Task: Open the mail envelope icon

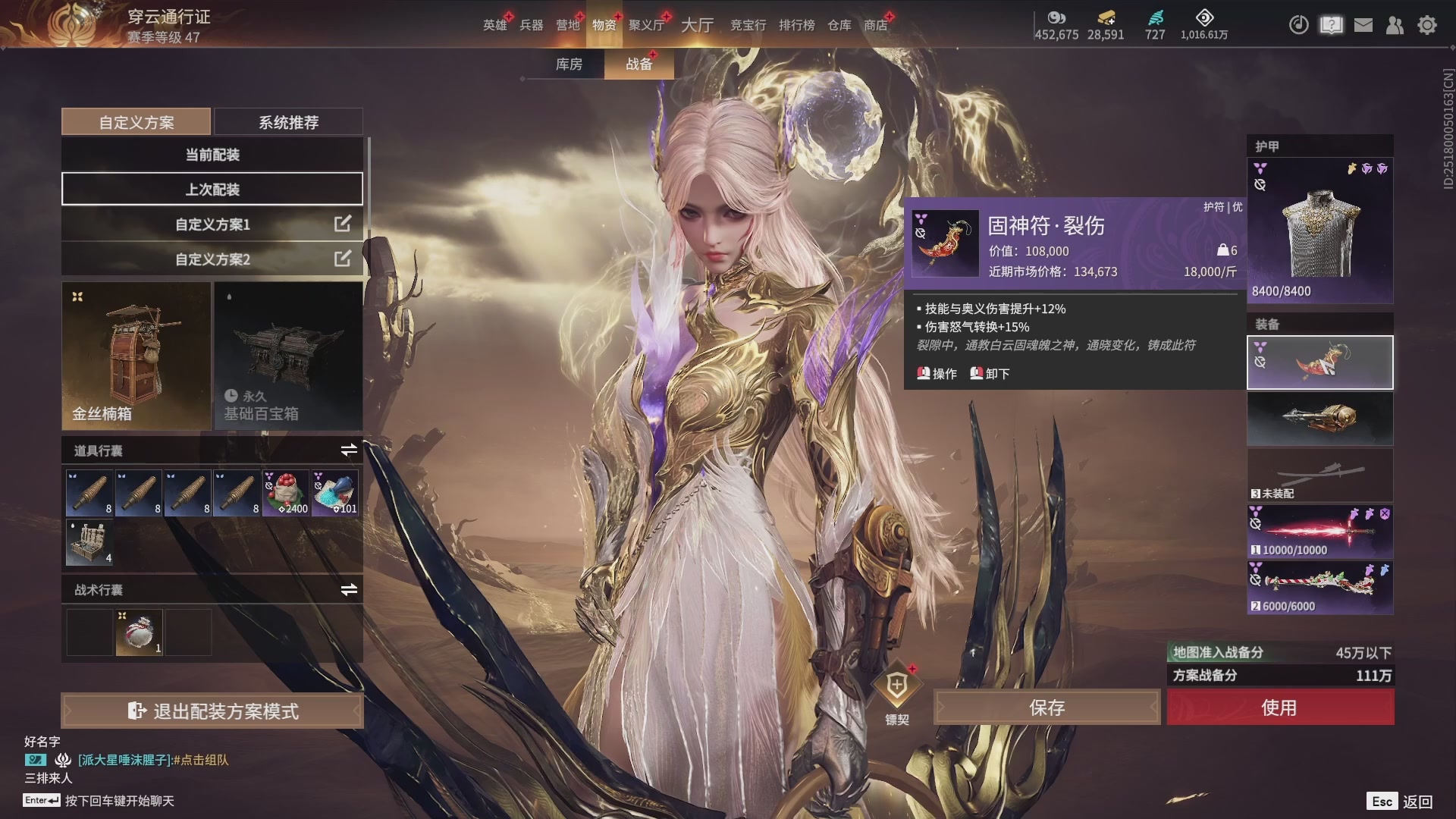Action: coord(1363,25)
